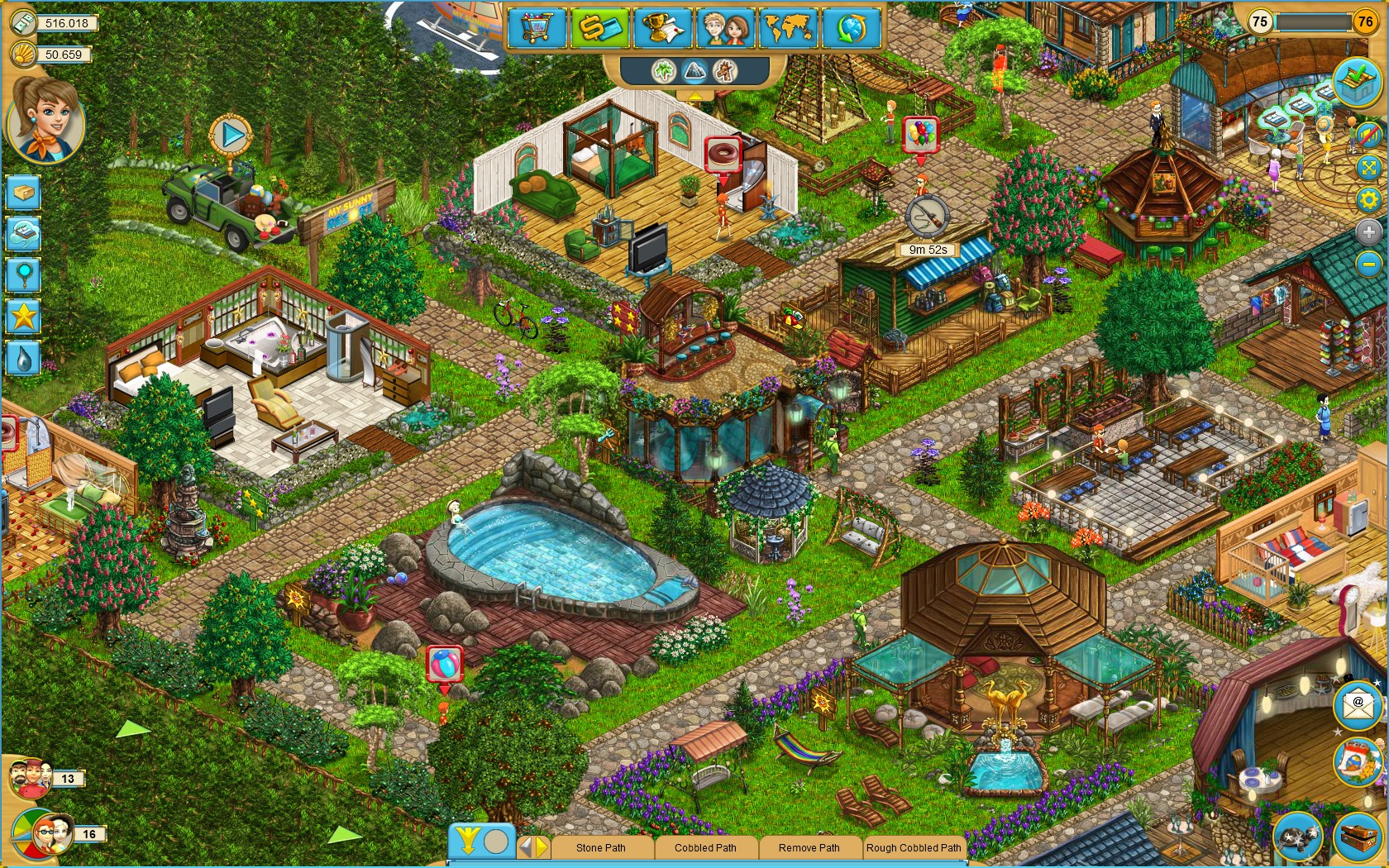Open the shop with the cart icon
The width and height of the screenshot is (1389, 868).
pyautogui.click(x=537, y=28)
